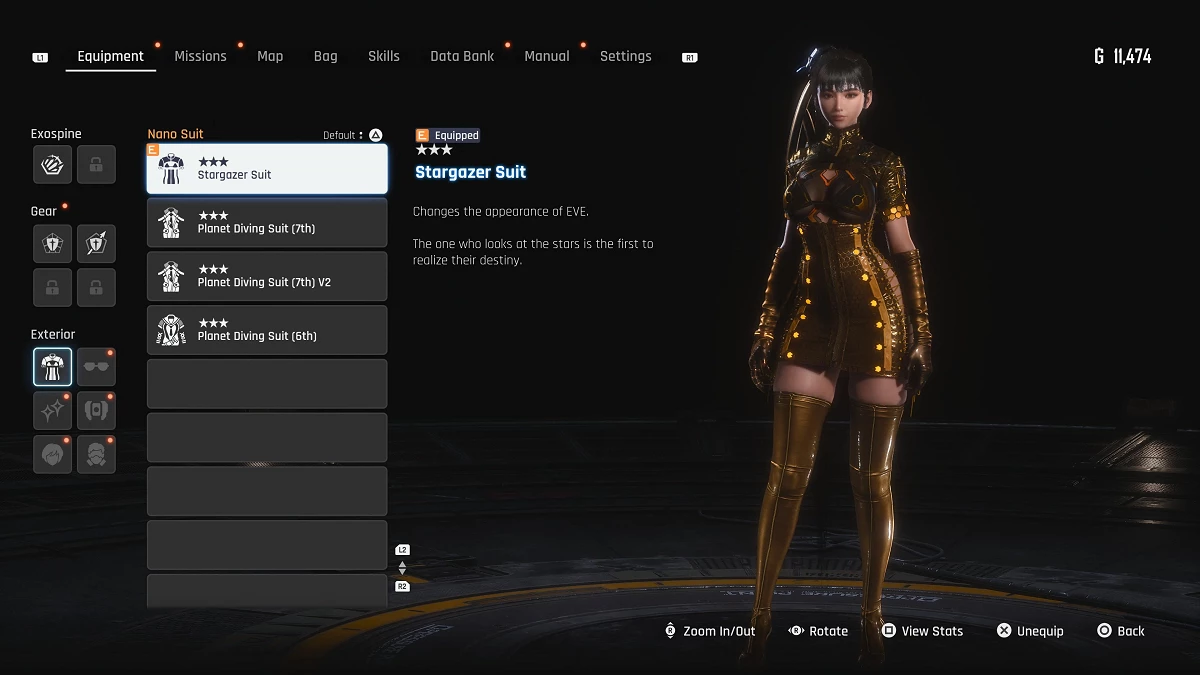Go to the Bag tab
Image resolution: width=1200 pixels, height=675 pixels.
[x=325, y=57]
